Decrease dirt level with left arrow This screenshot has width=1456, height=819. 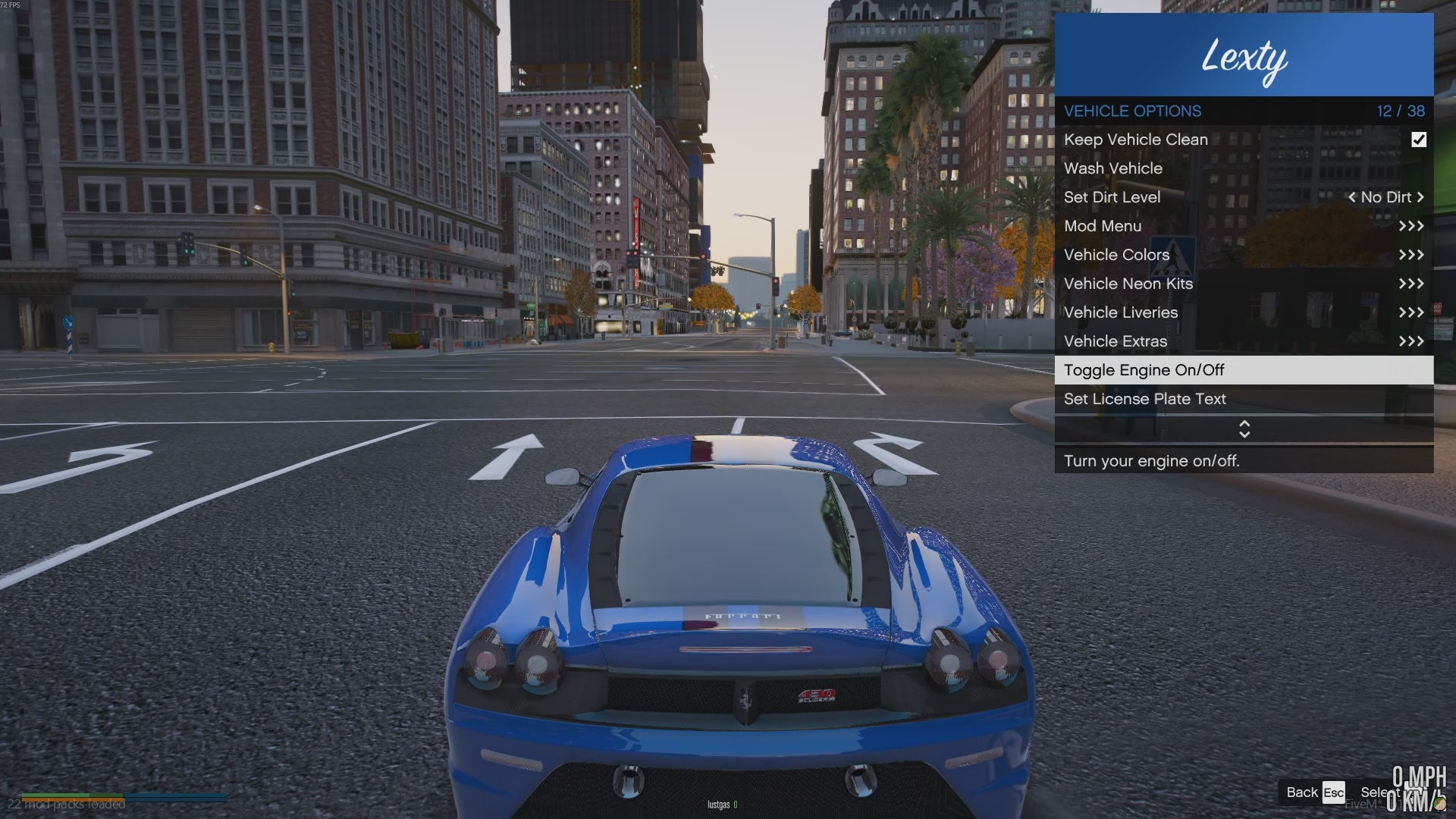[1351, 197]
